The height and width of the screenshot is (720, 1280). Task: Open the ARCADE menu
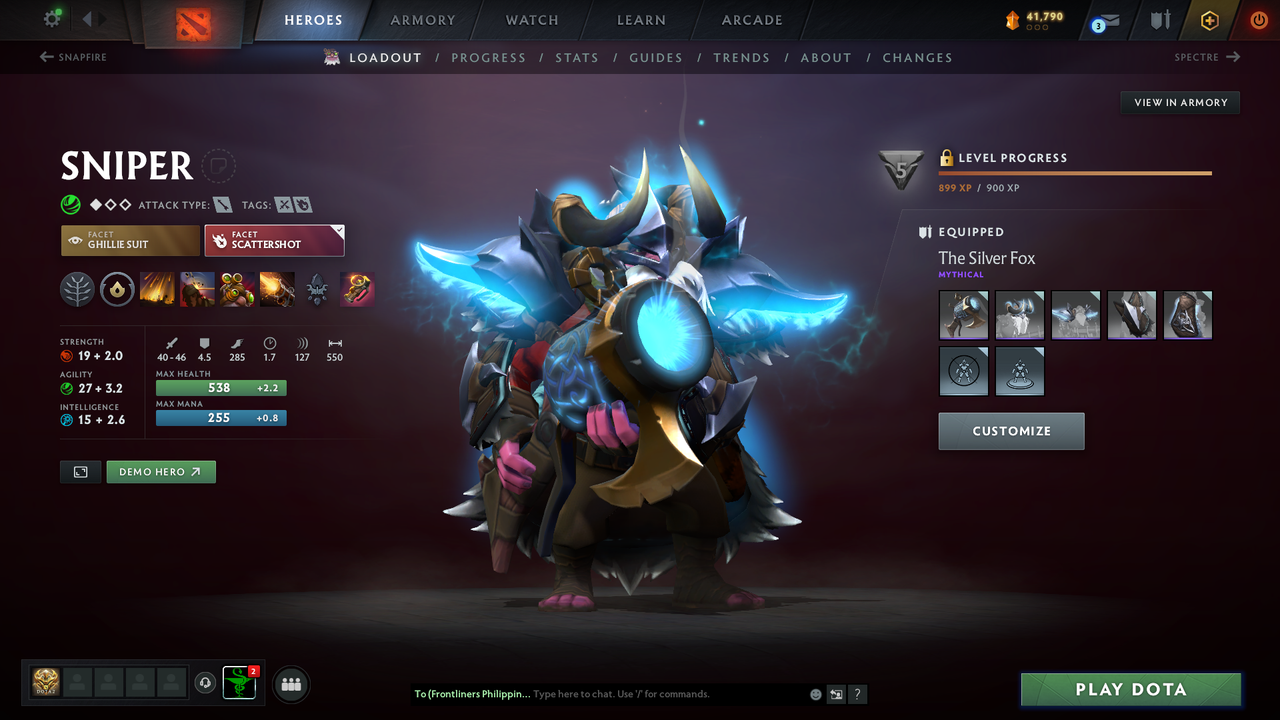pos(751,20)
